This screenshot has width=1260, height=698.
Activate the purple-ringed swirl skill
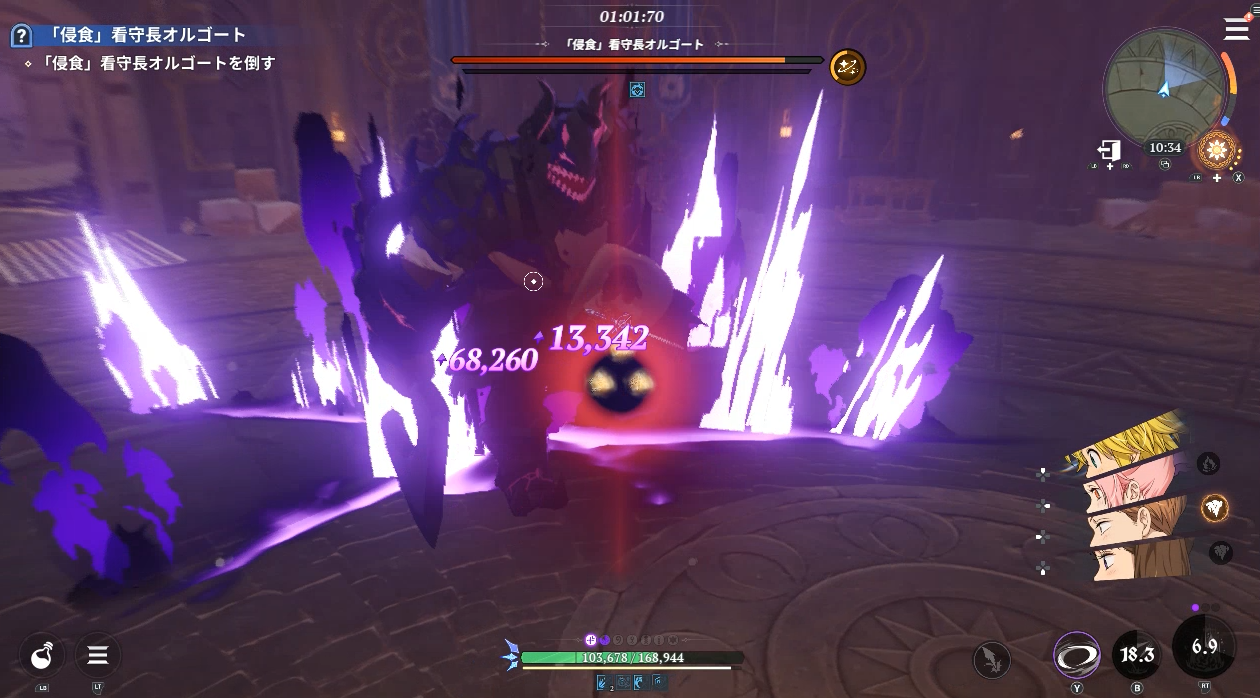(x=1076, y=656)
